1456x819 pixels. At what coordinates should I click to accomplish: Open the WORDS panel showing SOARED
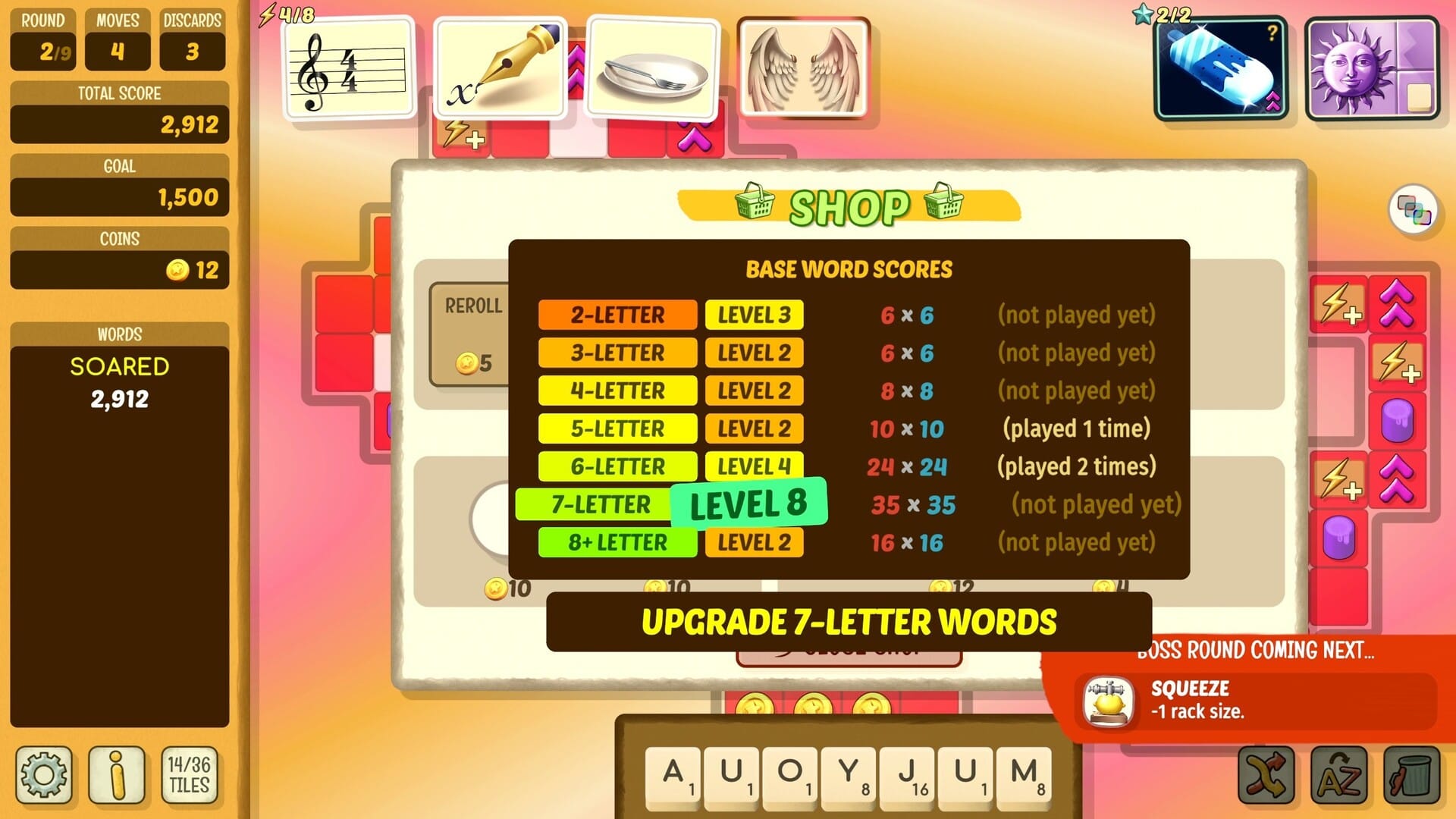(x=118, y=367)
